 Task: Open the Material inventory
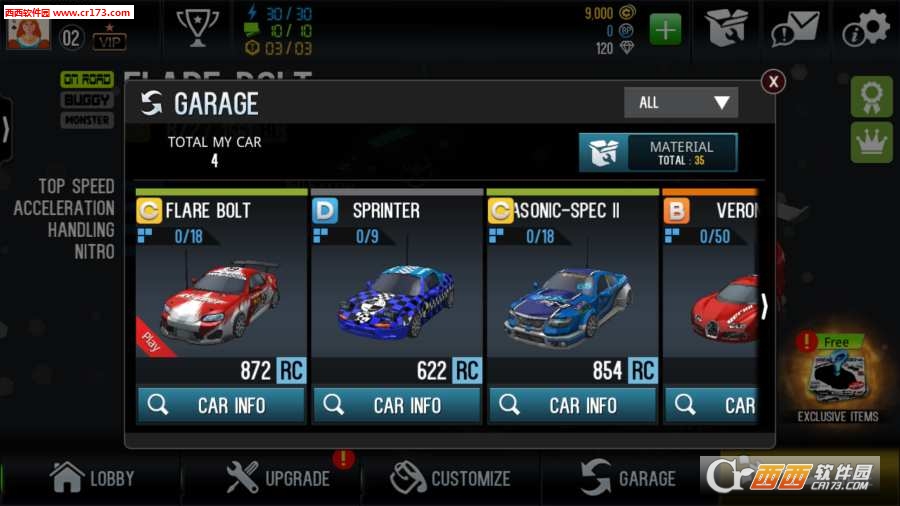[x=658, y=153]
